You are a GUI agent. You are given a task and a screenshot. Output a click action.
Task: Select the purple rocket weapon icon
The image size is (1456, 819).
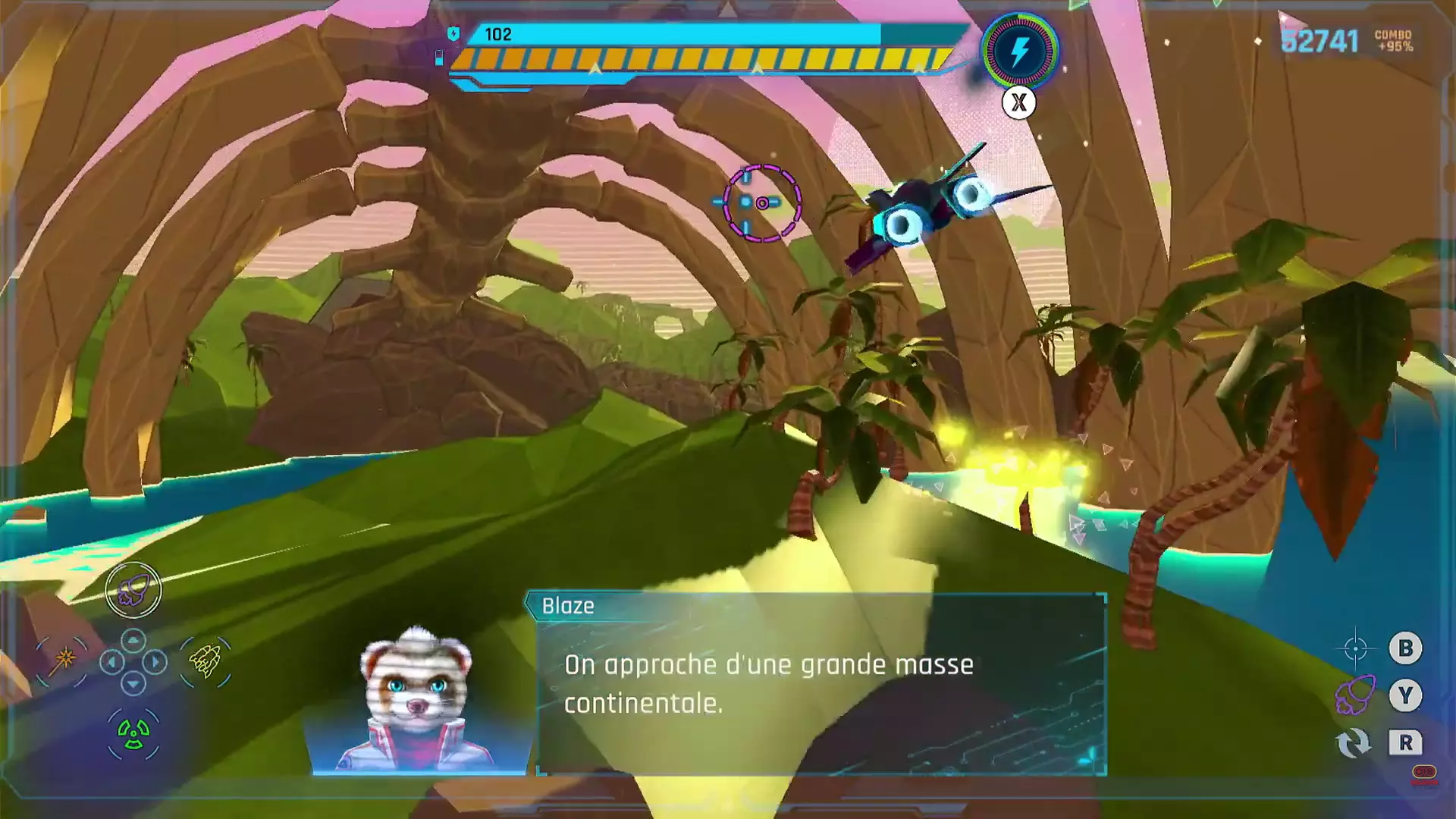tap(133, 591)
